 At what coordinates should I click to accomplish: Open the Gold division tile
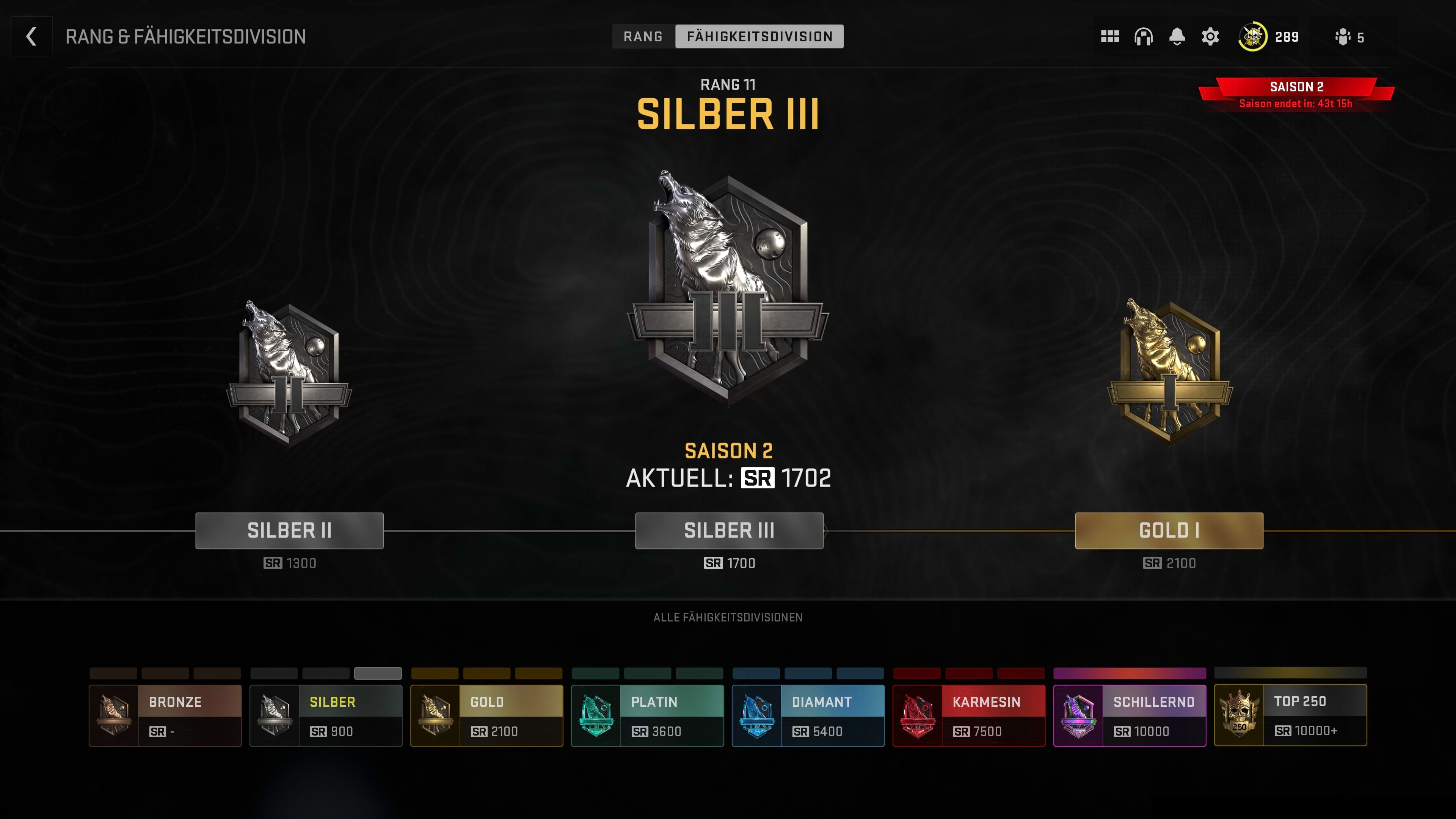(x=486, y=715)
